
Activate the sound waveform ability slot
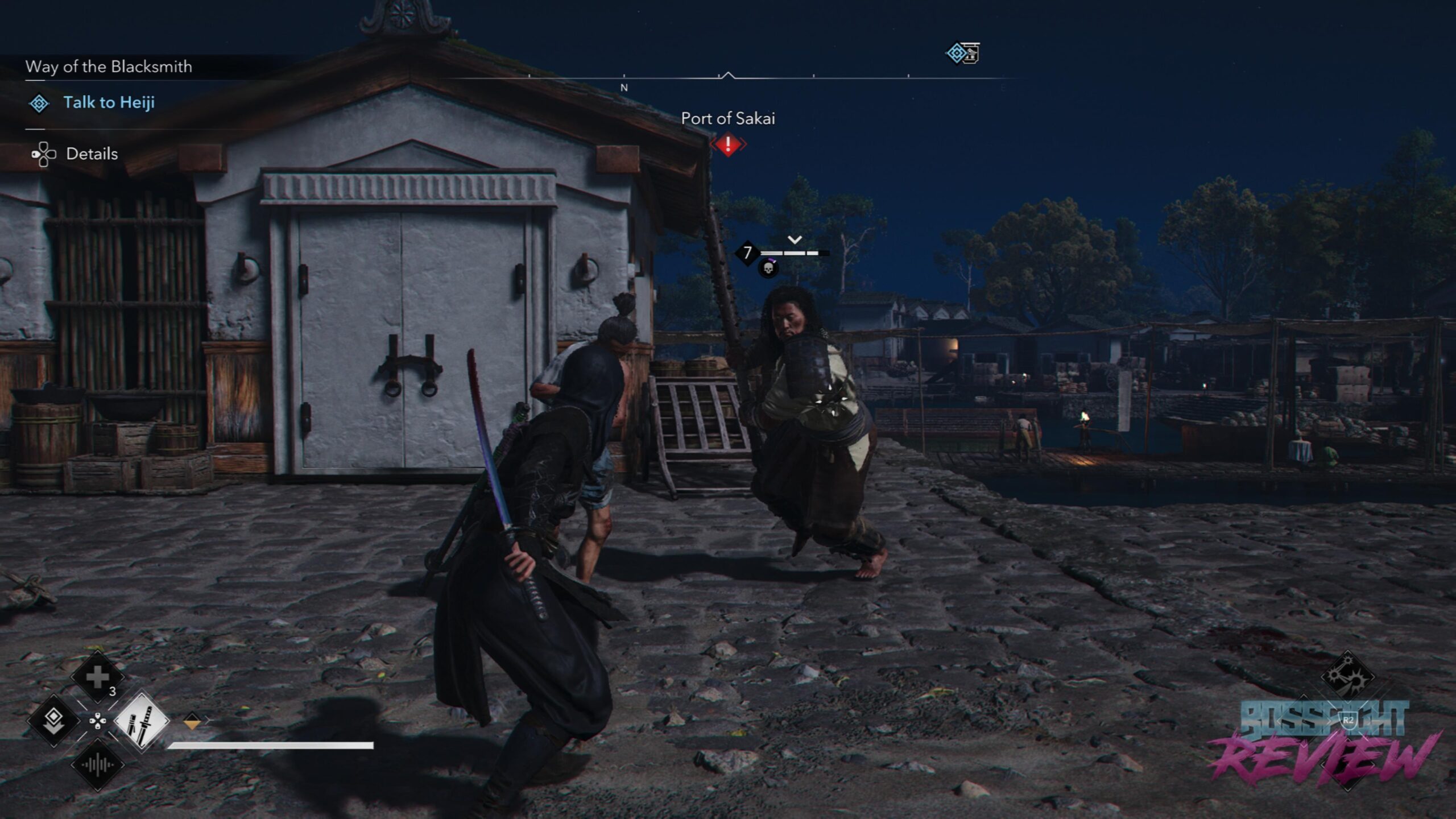pos(97,765)
